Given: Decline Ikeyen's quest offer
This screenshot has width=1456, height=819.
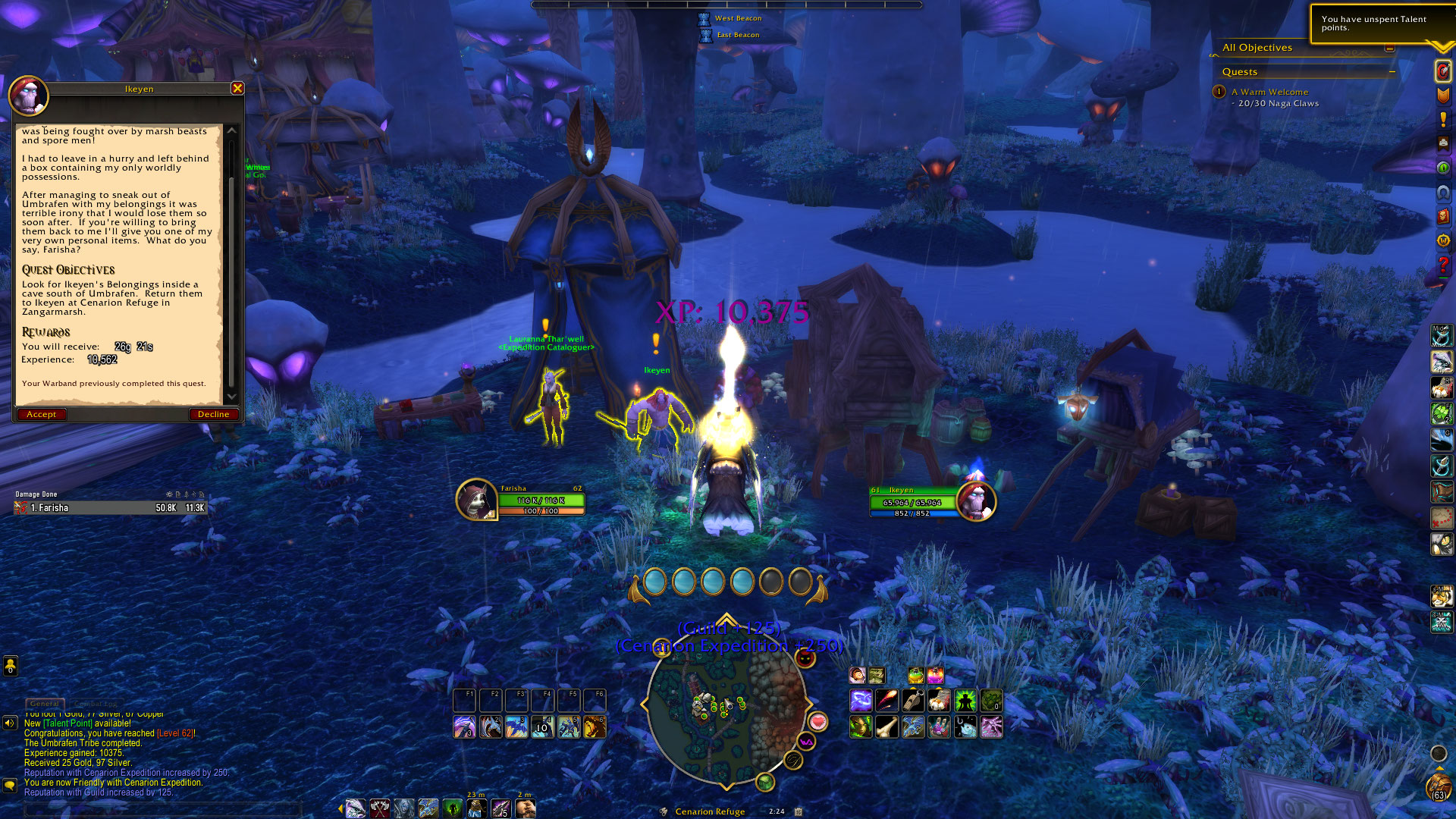Looking at the screenshot, I should click(x=213, y=414).
